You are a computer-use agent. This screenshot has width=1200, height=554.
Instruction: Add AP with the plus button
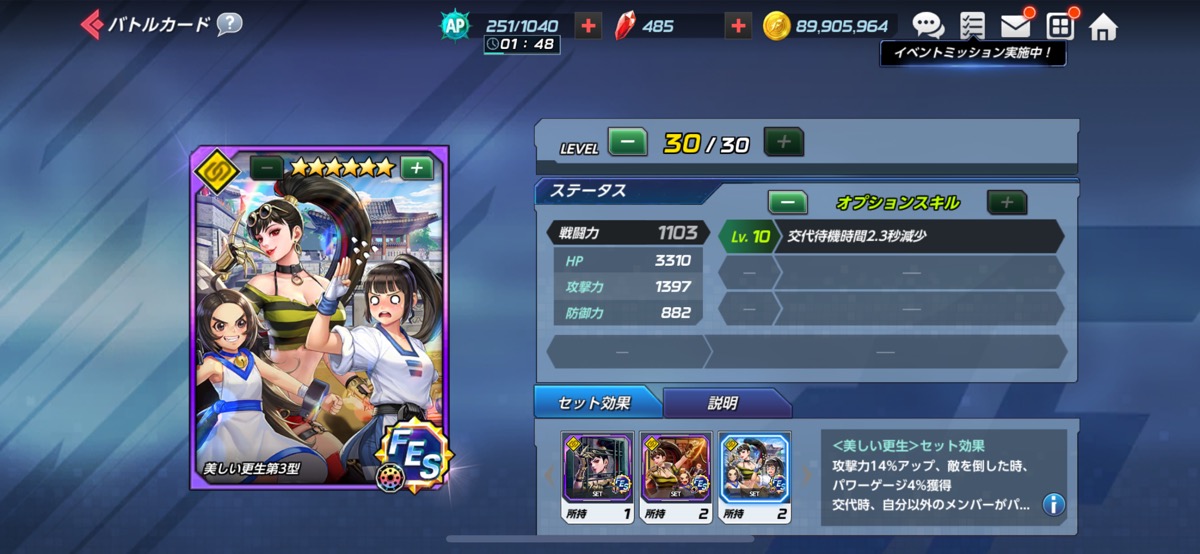(589, 26)
